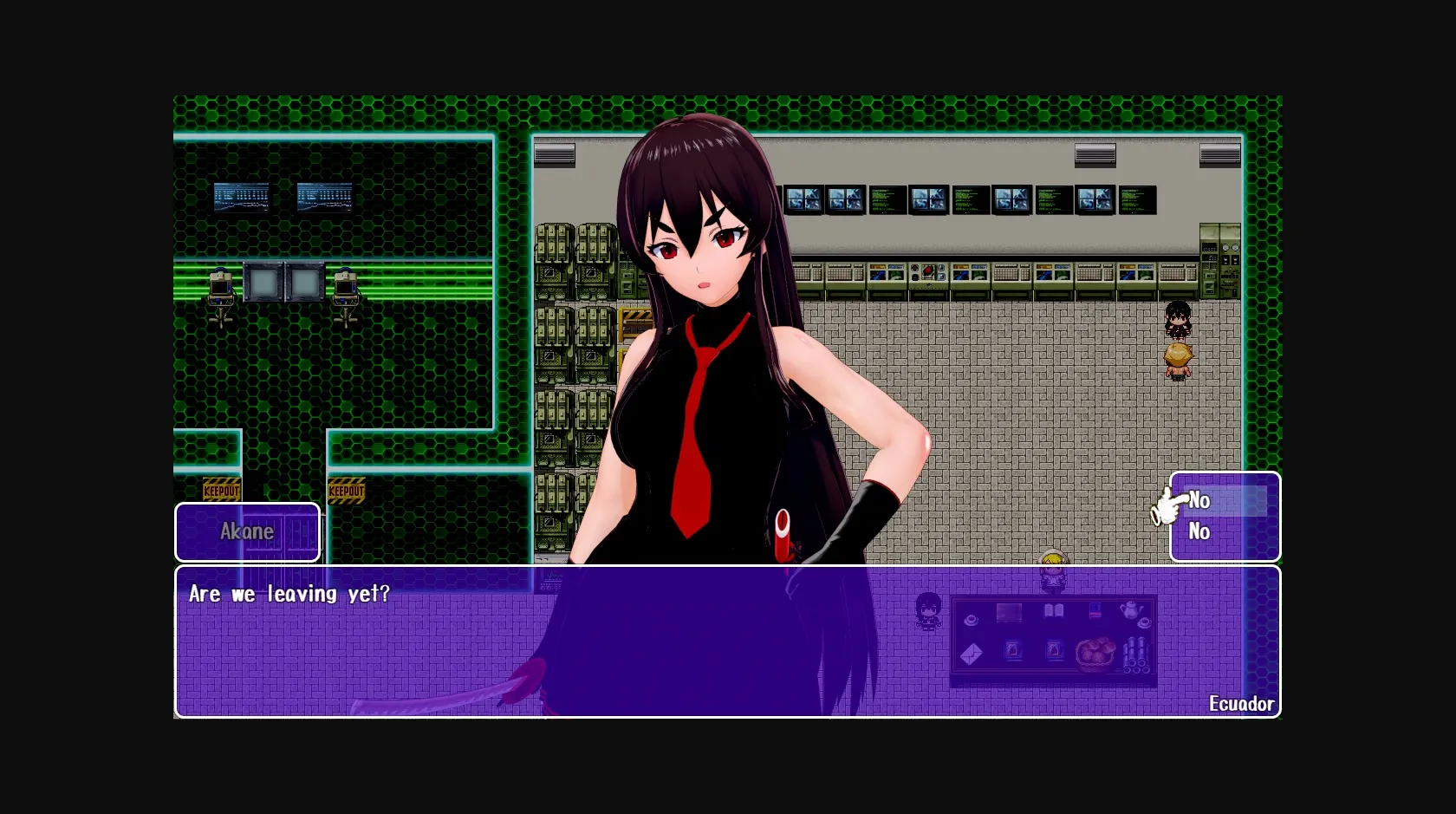Click the red soda can book icon on table
This screenshot has height=814, width=1456.
(x=1095, y=609)
